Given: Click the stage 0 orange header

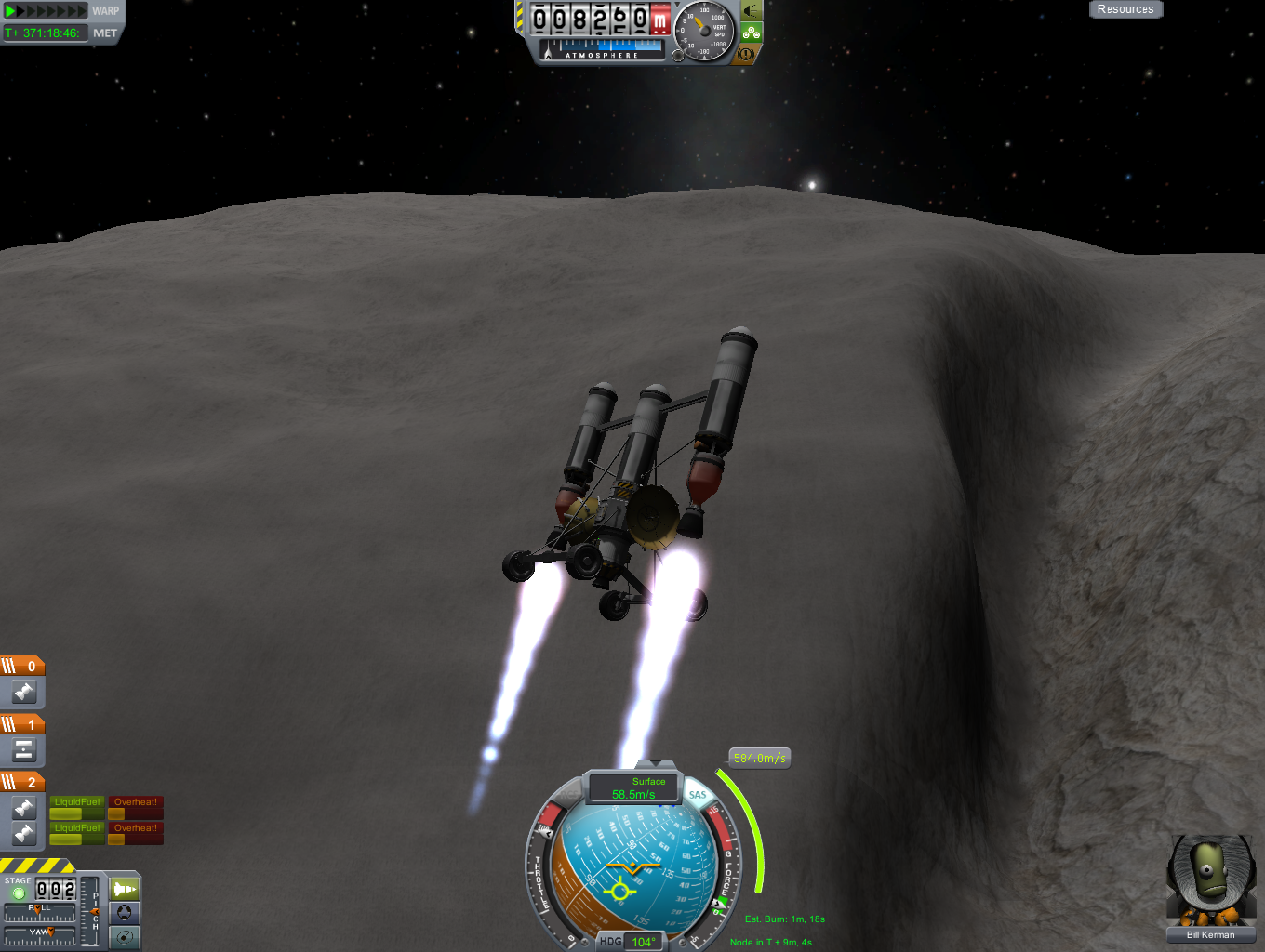Looking at the screenshot, I should (22, 666).
